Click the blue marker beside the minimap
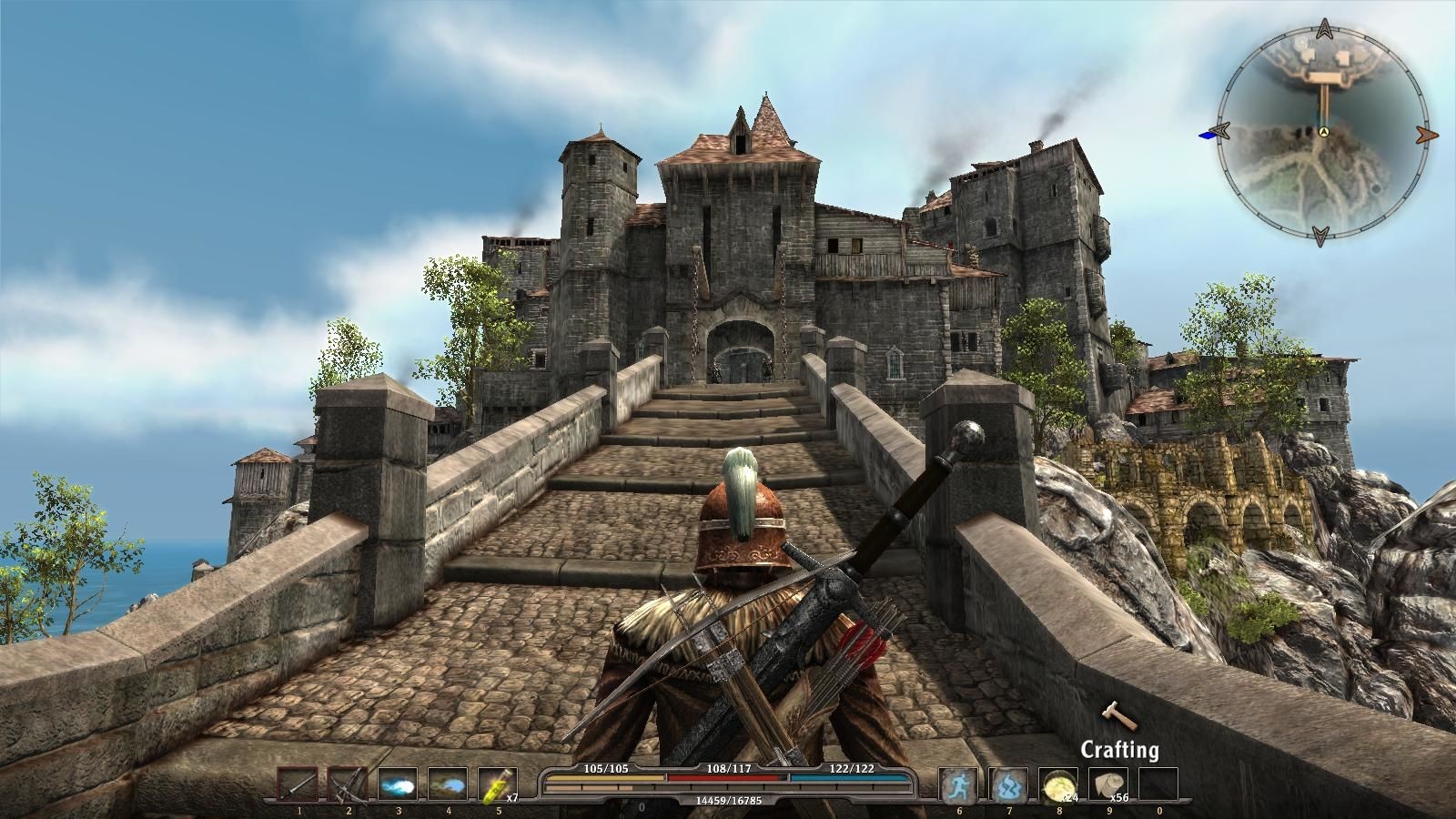This screenshot has width=1456, height=819. click(1208, 136)
